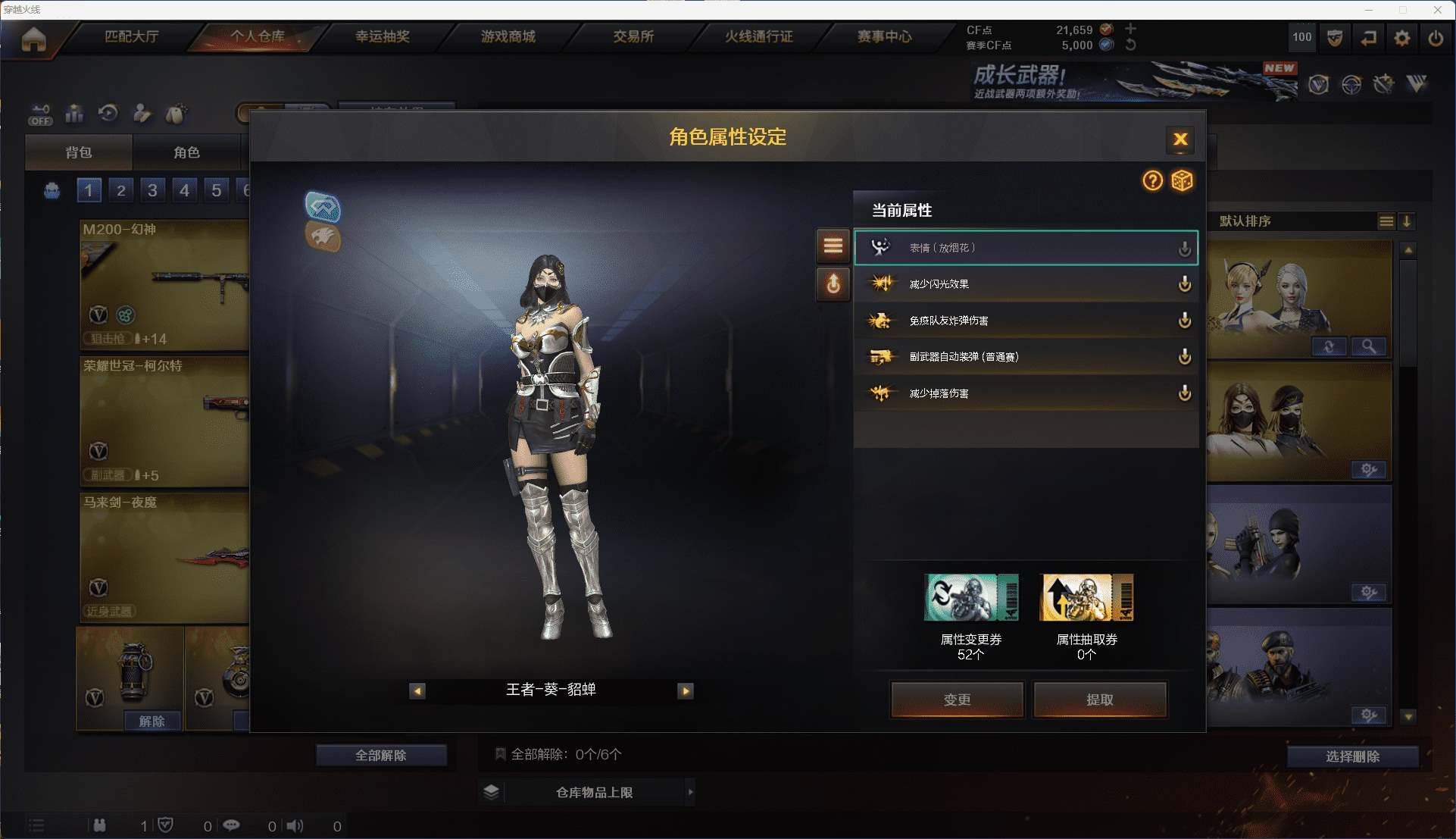The height and width of the screenshot is (839, 1456).
Task: Choose the 免疫队友炸弹伤害 attribute
Action: point(1025,321)
